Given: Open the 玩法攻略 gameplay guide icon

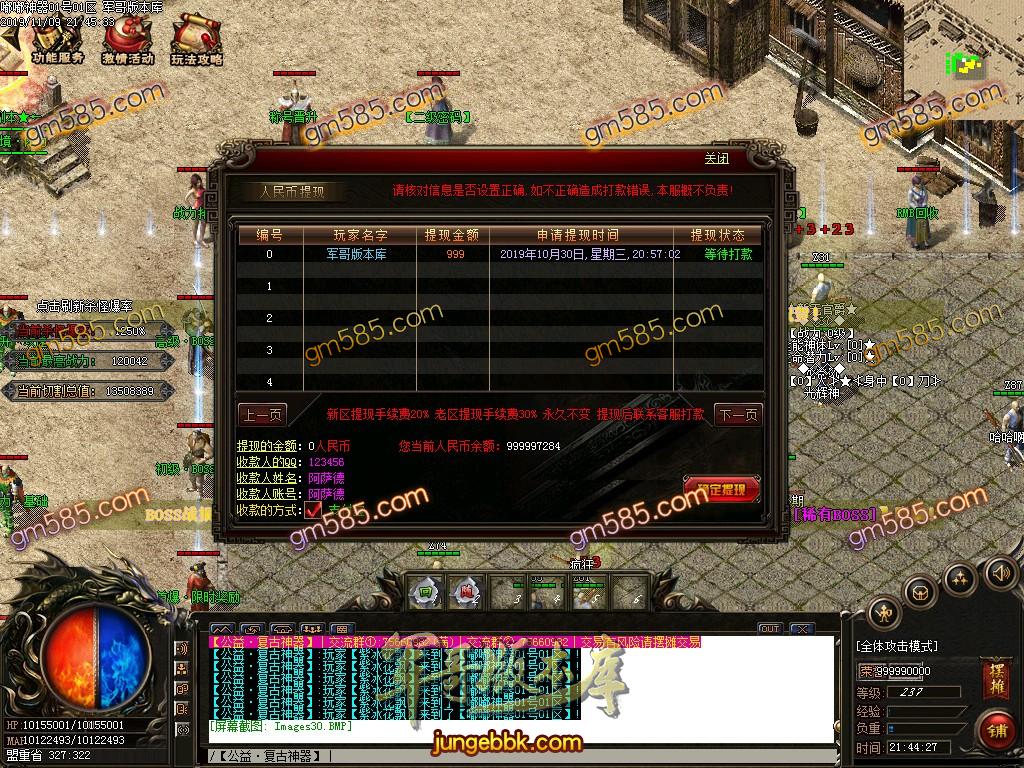Looking at the screenshot, I should (x=196, y=41).
